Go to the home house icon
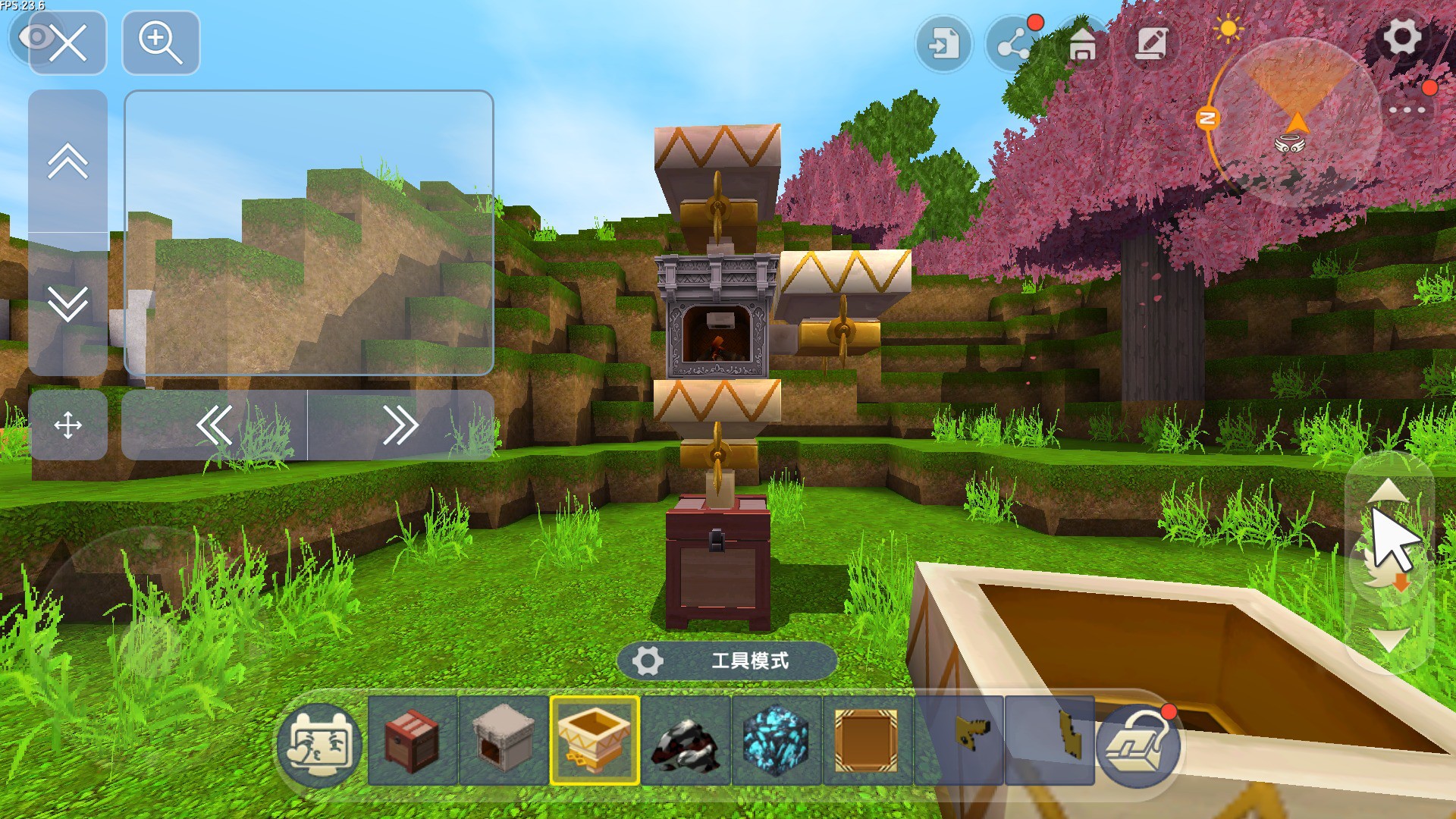This screenshot has width=1456, height=819. (x=1082, y=44)
